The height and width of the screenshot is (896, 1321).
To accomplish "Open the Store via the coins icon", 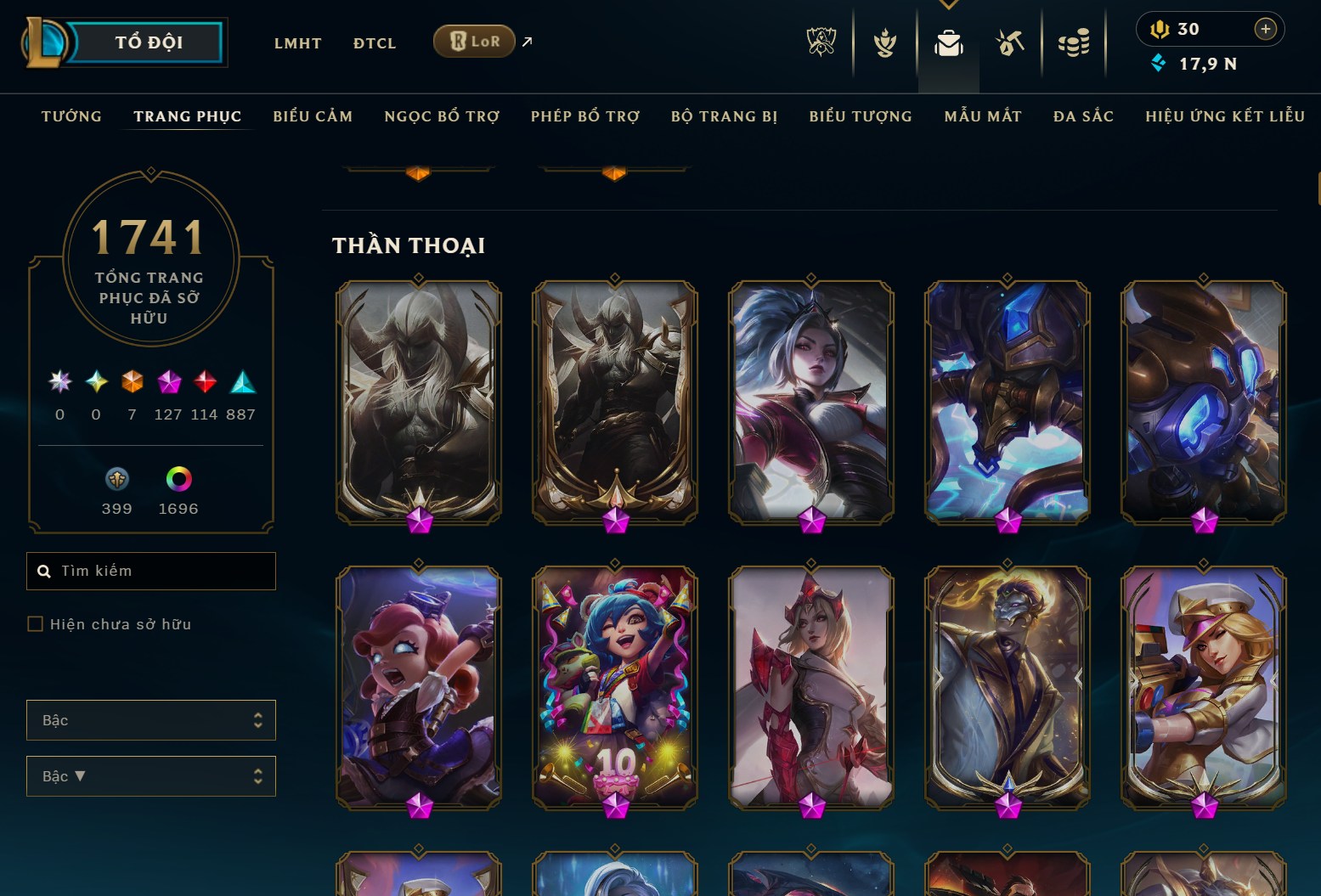I will point(1074,41).
